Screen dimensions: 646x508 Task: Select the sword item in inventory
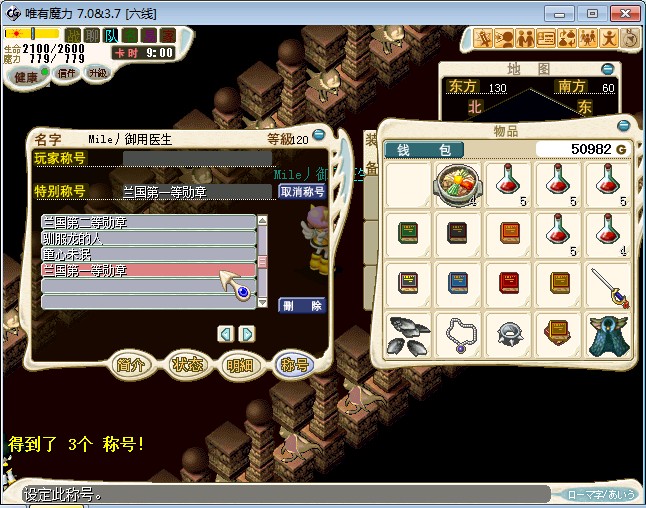608,286
